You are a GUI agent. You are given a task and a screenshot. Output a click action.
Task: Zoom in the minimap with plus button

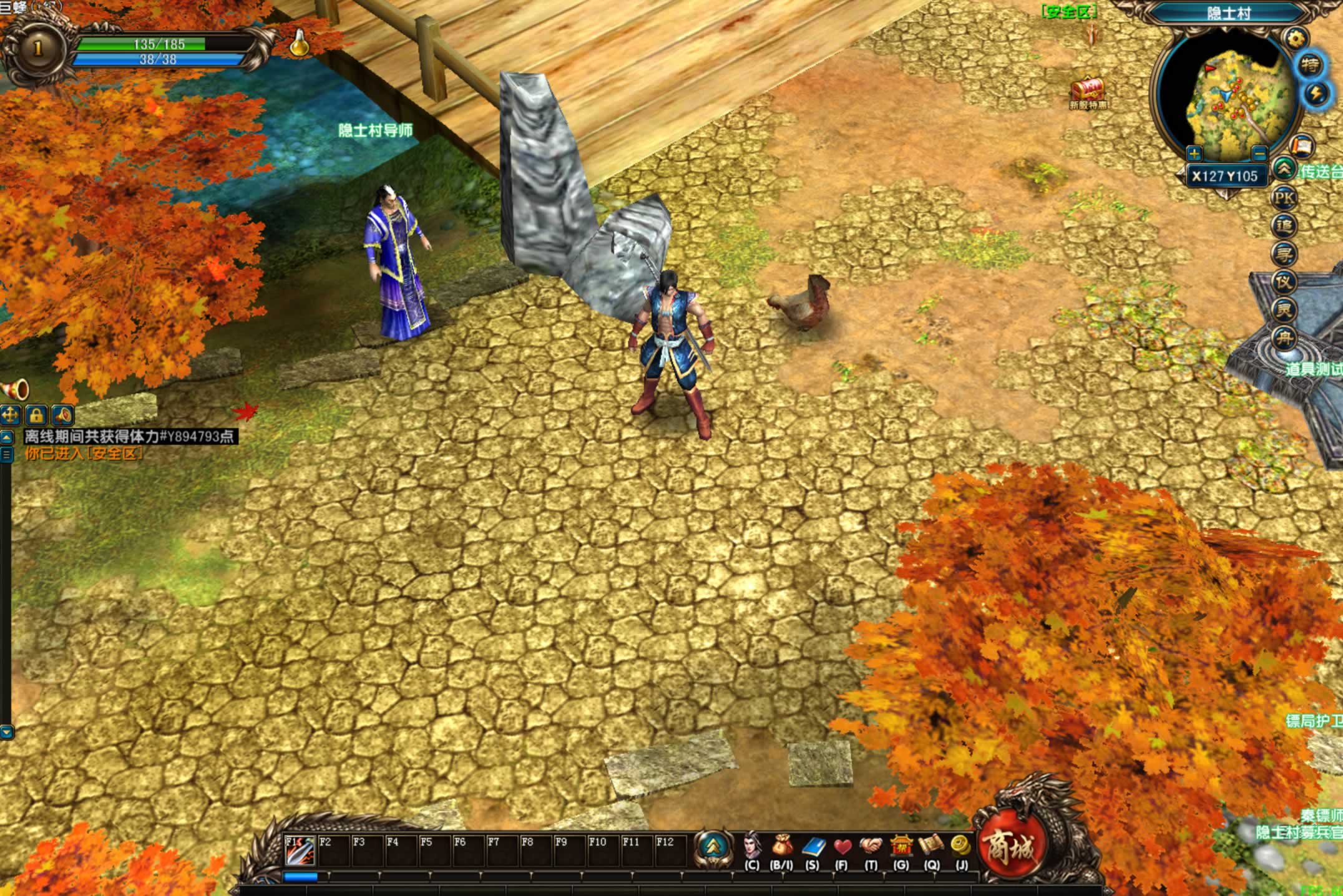(x=1194, y=153)
